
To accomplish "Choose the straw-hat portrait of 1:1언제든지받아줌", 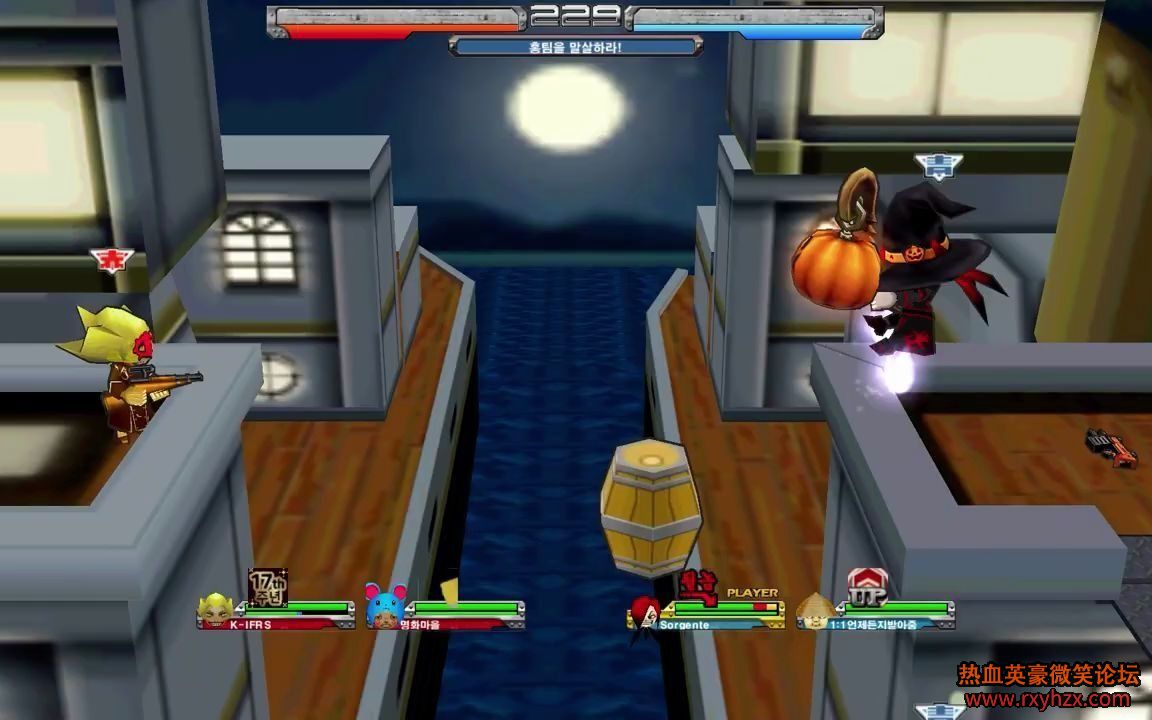I will [x=813, y=609].
